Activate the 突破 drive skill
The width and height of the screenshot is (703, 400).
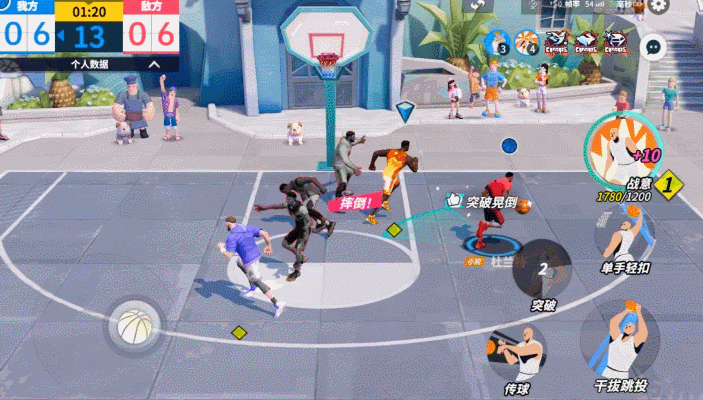point(543,269)
